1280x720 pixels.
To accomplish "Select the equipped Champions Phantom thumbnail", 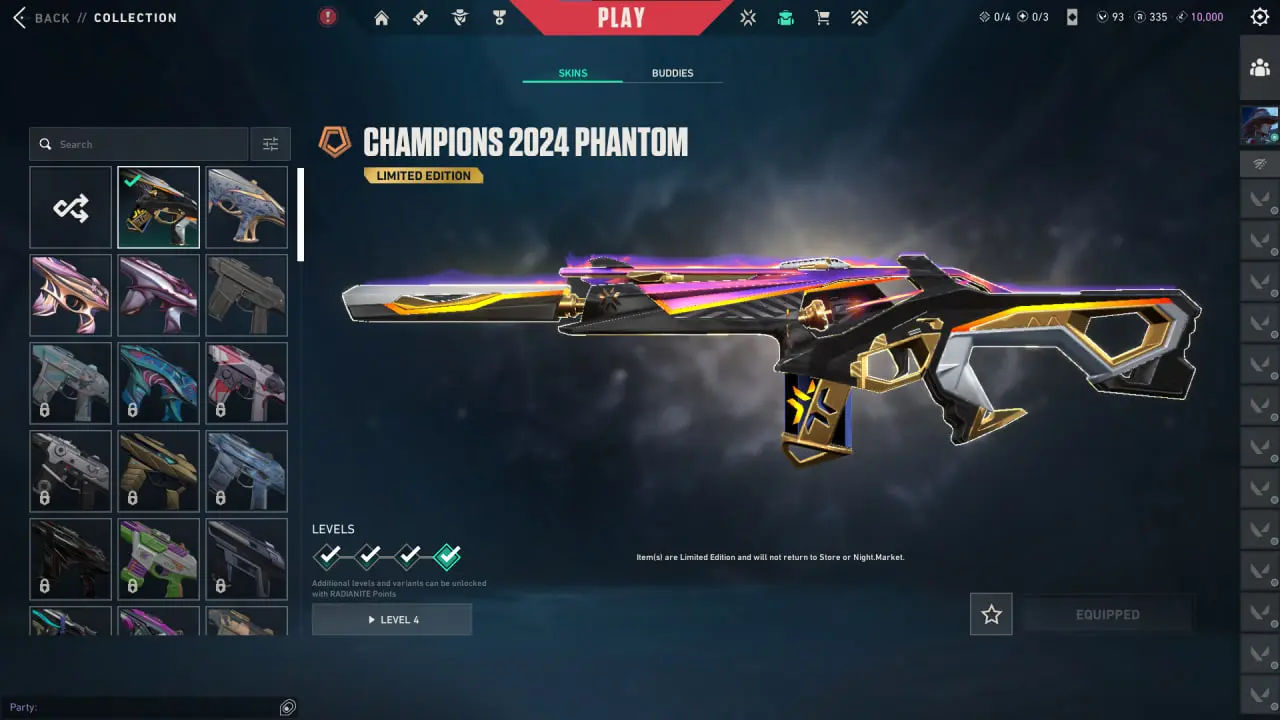I will 158,207.
